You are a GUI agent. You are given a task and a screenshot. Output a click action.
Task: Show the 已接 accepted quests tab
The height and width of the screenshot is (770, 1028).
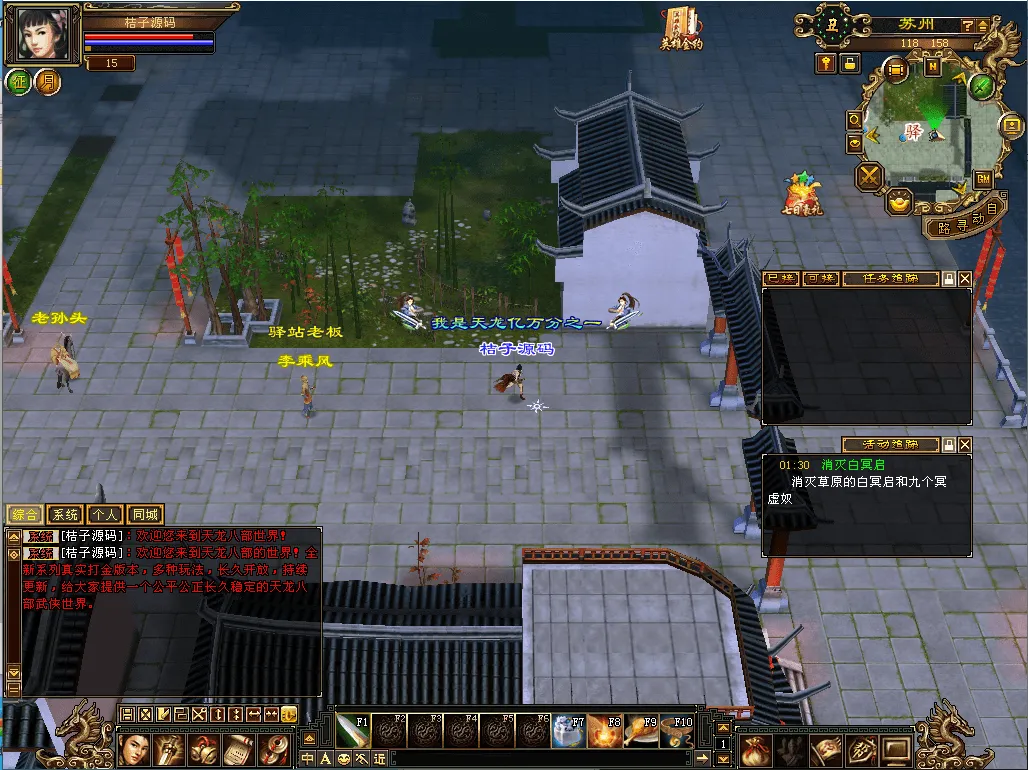click(x=780, y=279)
